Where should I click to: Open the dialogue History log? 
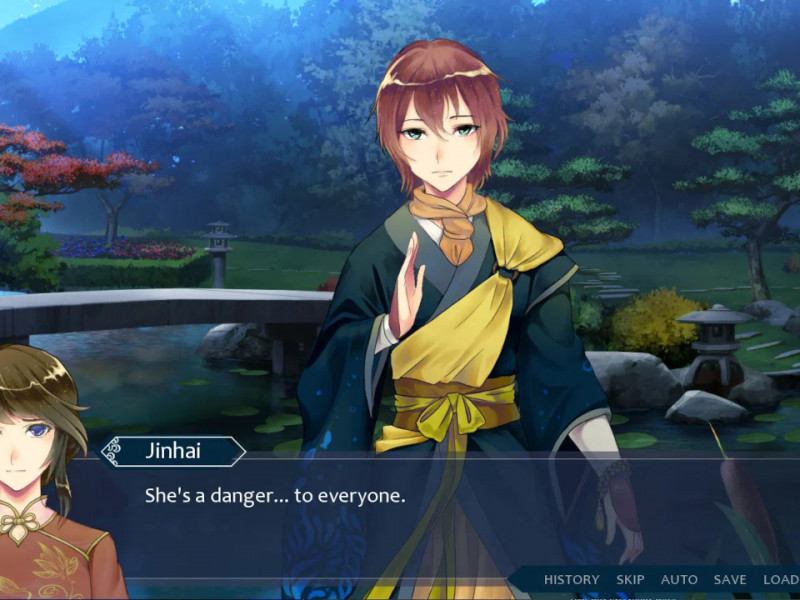pyautogui.click(x=571, y=580)
